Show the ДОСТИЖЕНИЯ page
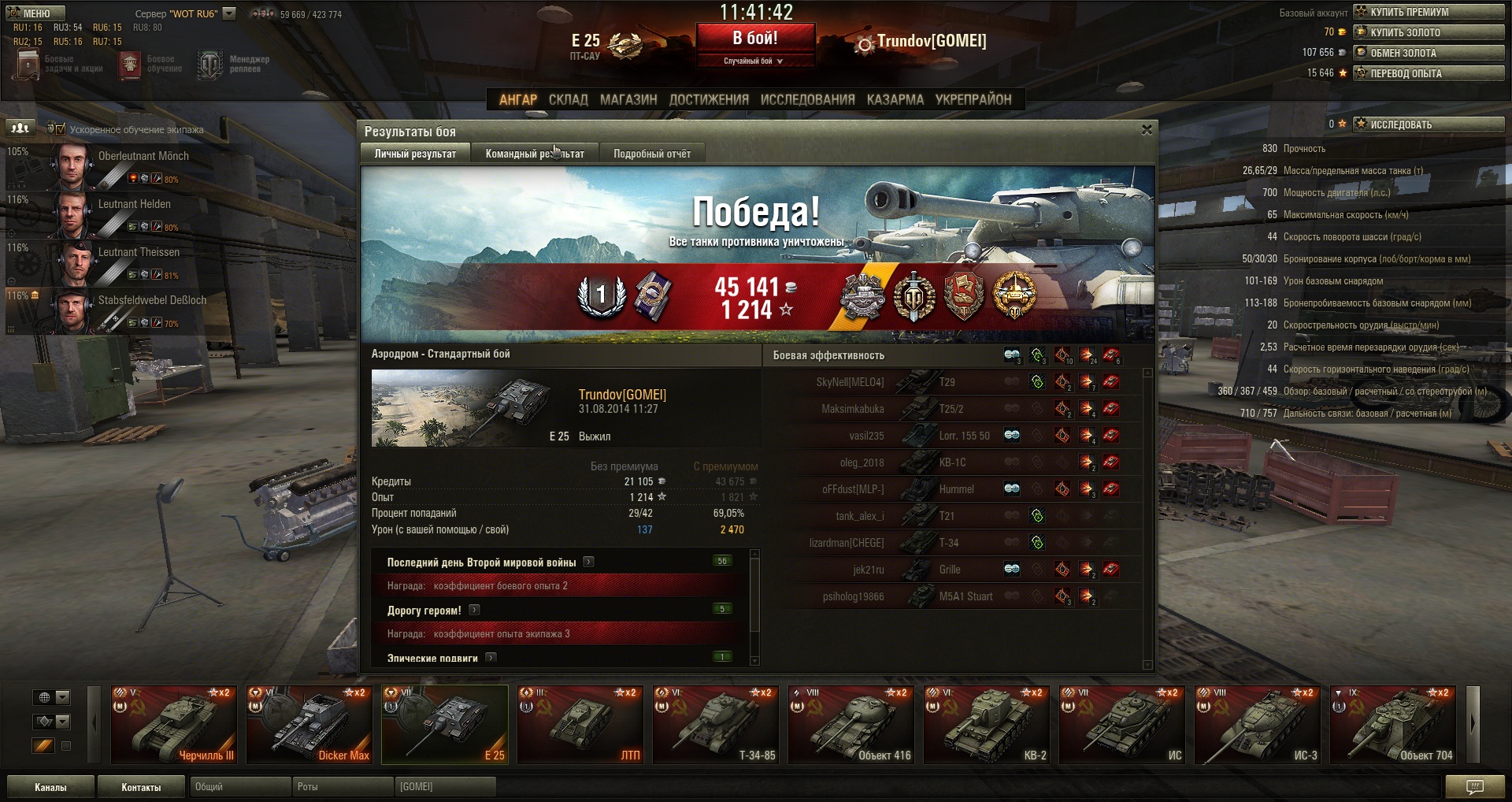 (709, 99)
